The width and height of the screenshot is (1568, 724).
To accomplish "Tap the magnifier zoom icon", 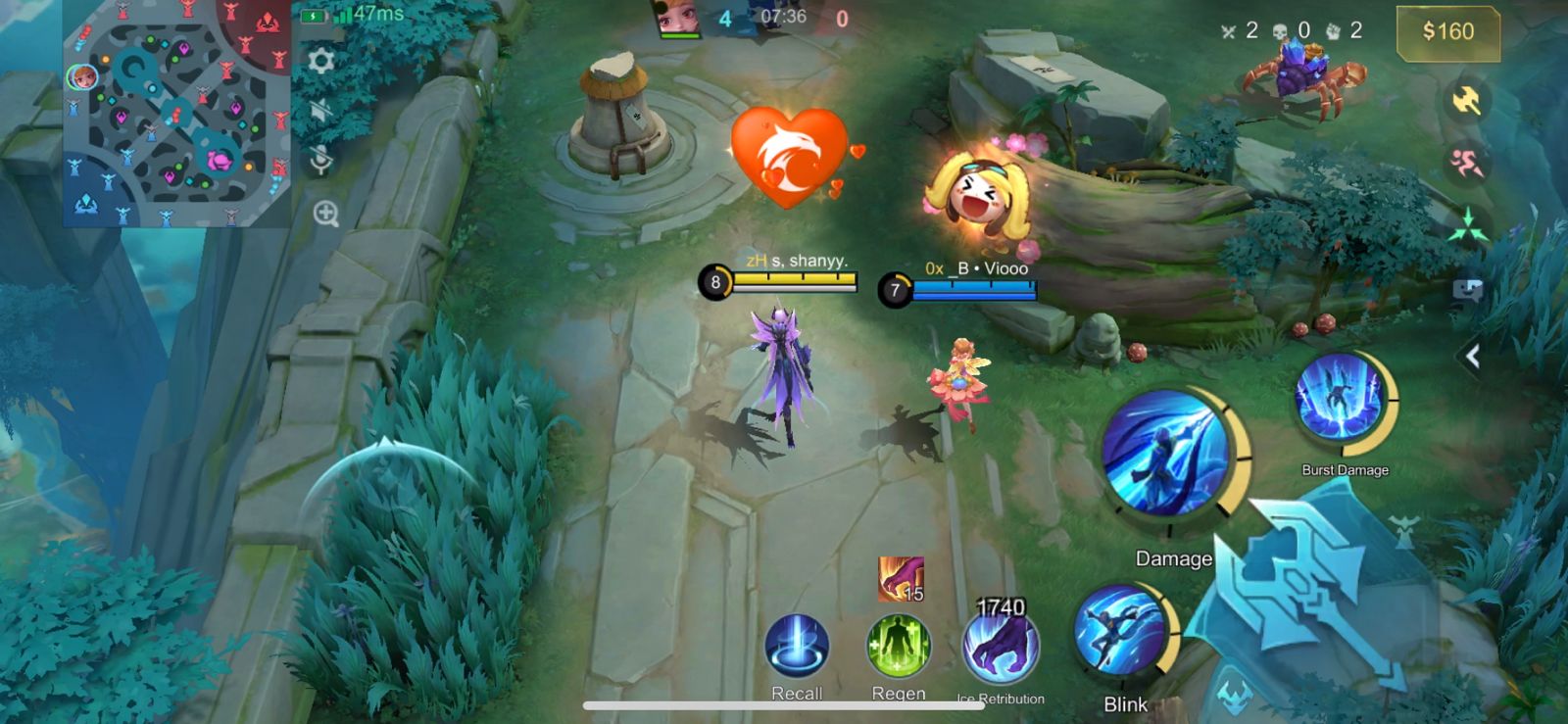I will 325,214.
